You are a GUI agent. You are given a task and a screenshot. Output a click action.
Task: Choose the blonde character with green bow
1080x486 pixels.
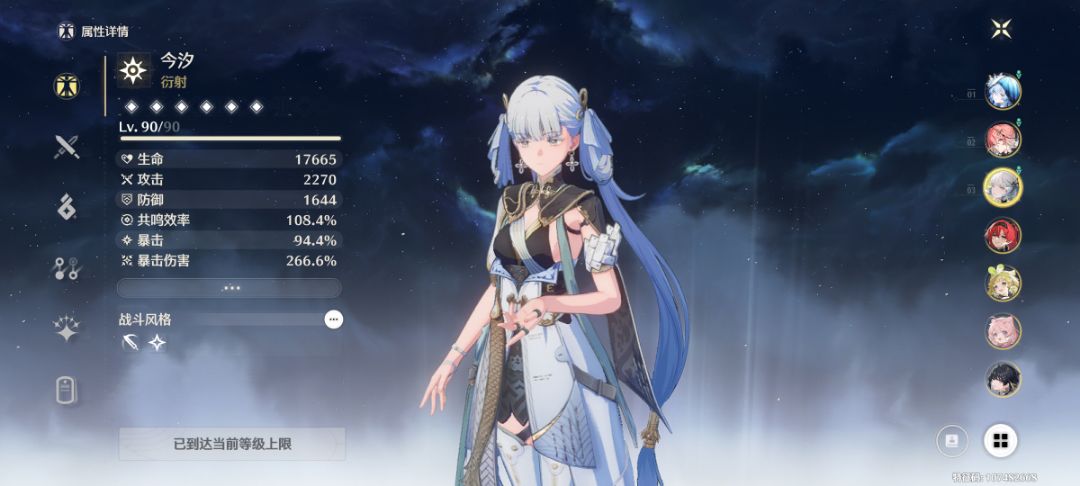pyautogui.click(x=1003, y=283)
